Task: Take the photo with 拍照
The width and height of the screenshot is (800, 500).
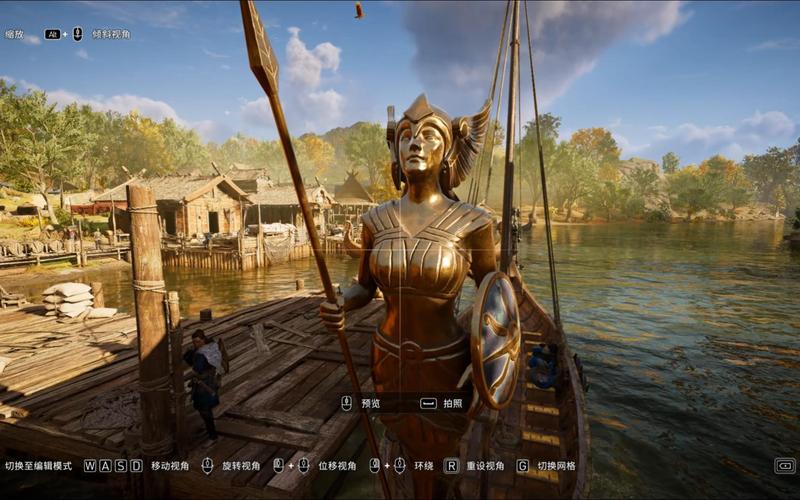Action: click(443, 403)
